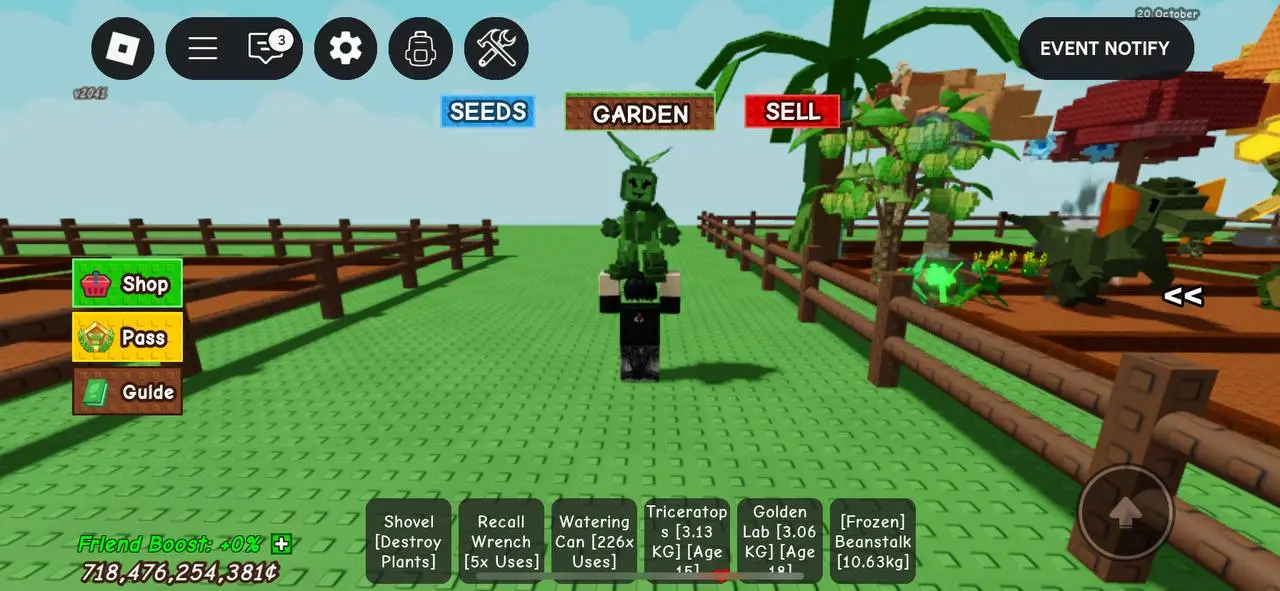
Task: Open the gear settings button
Action: click(345, 48)
